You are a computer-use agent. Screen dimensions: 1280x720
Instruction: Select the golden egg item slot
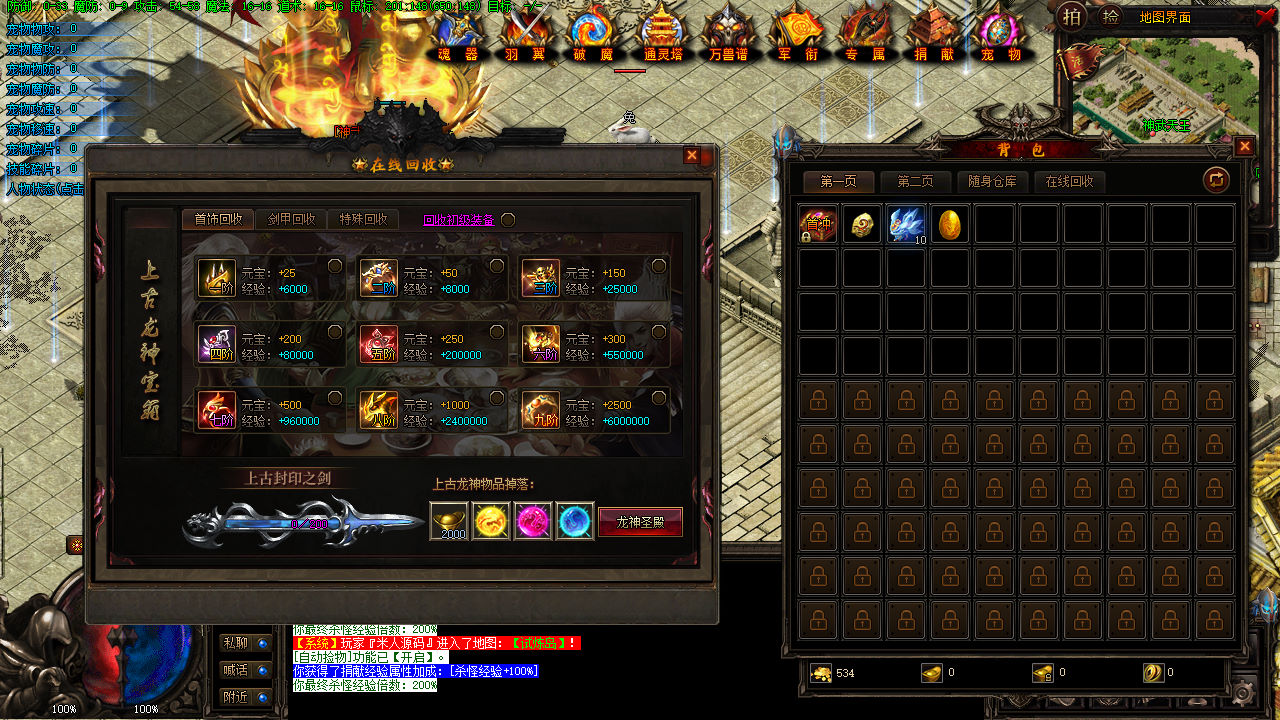coord(951,225)
